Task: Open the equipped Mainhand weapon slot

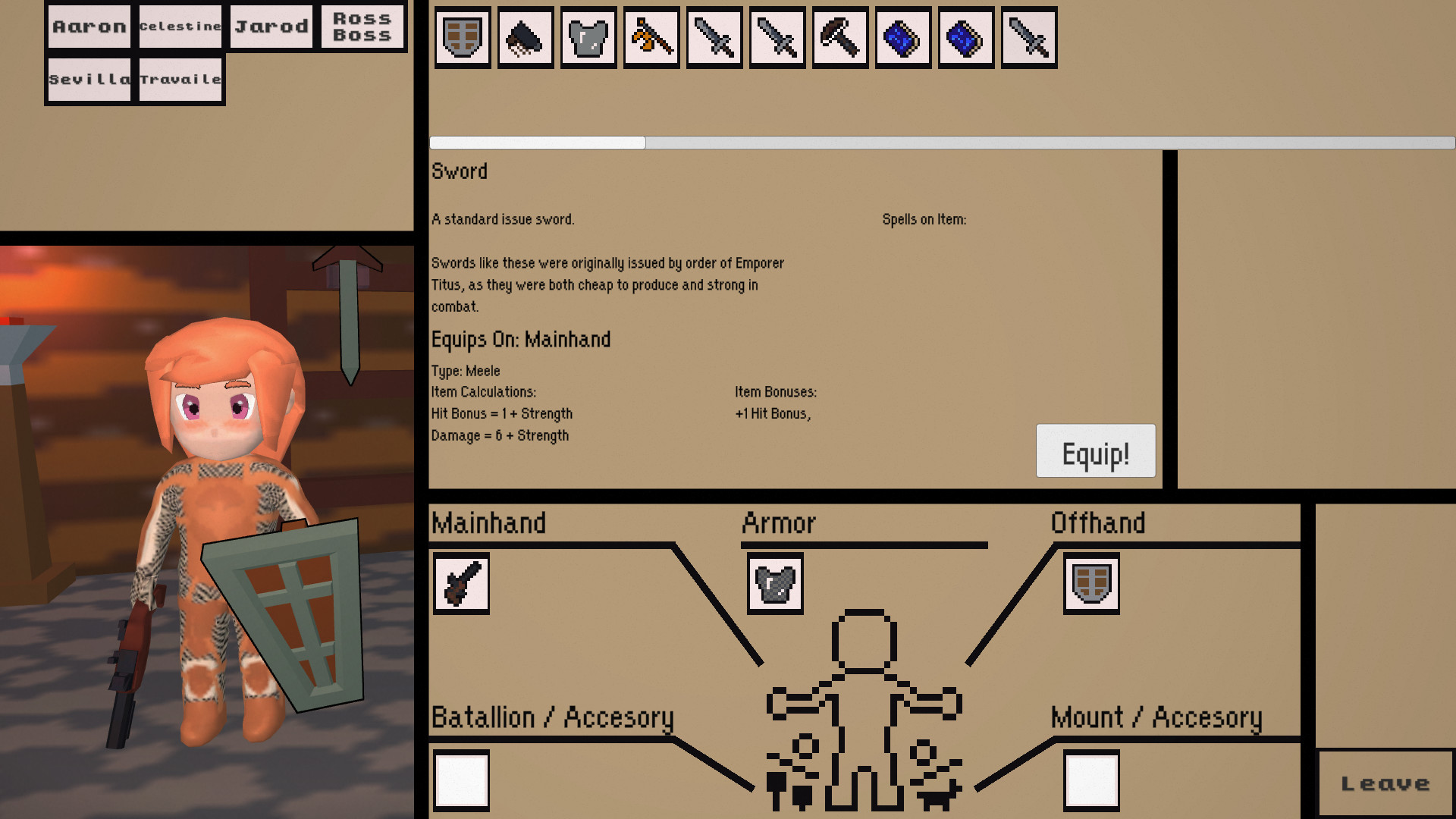Action: click(x=461, y=583)
